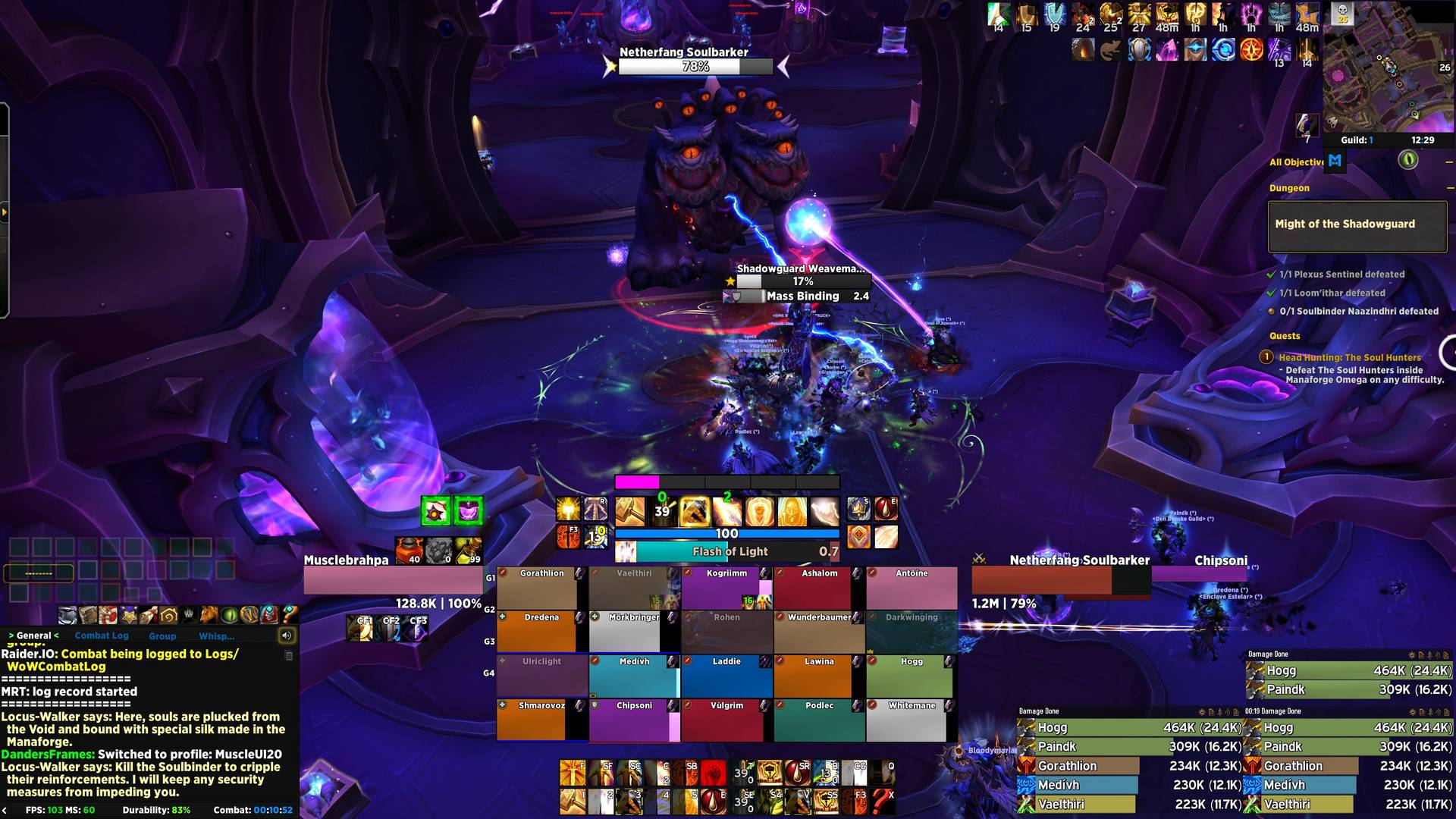Select Laddie's raid frame
The image size is (1456, 819).
click(x=726, y=676)
